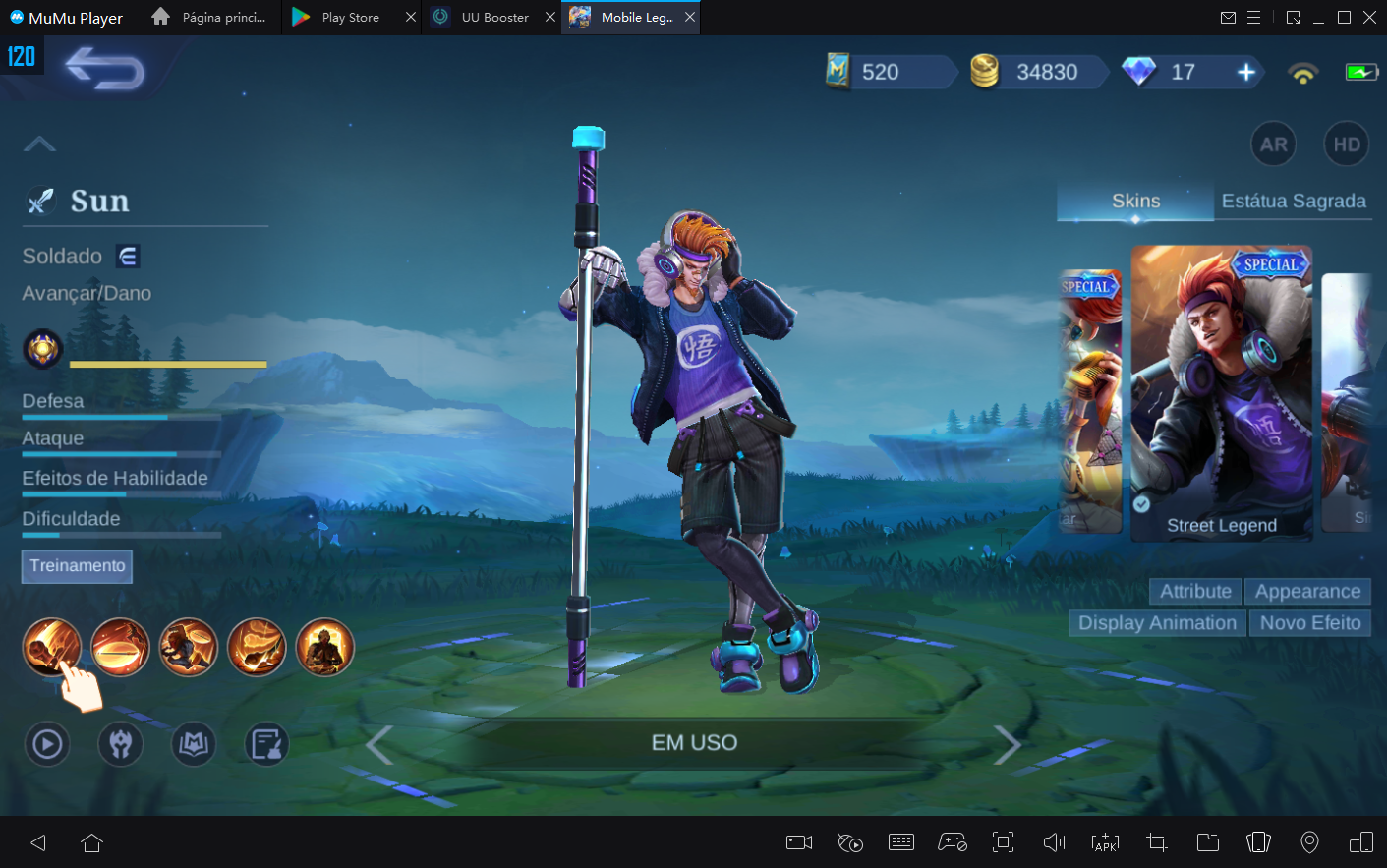This screenshot has height=868, width=1387.
Task: Select Sun's first skill icon
Action: point(51,647)
